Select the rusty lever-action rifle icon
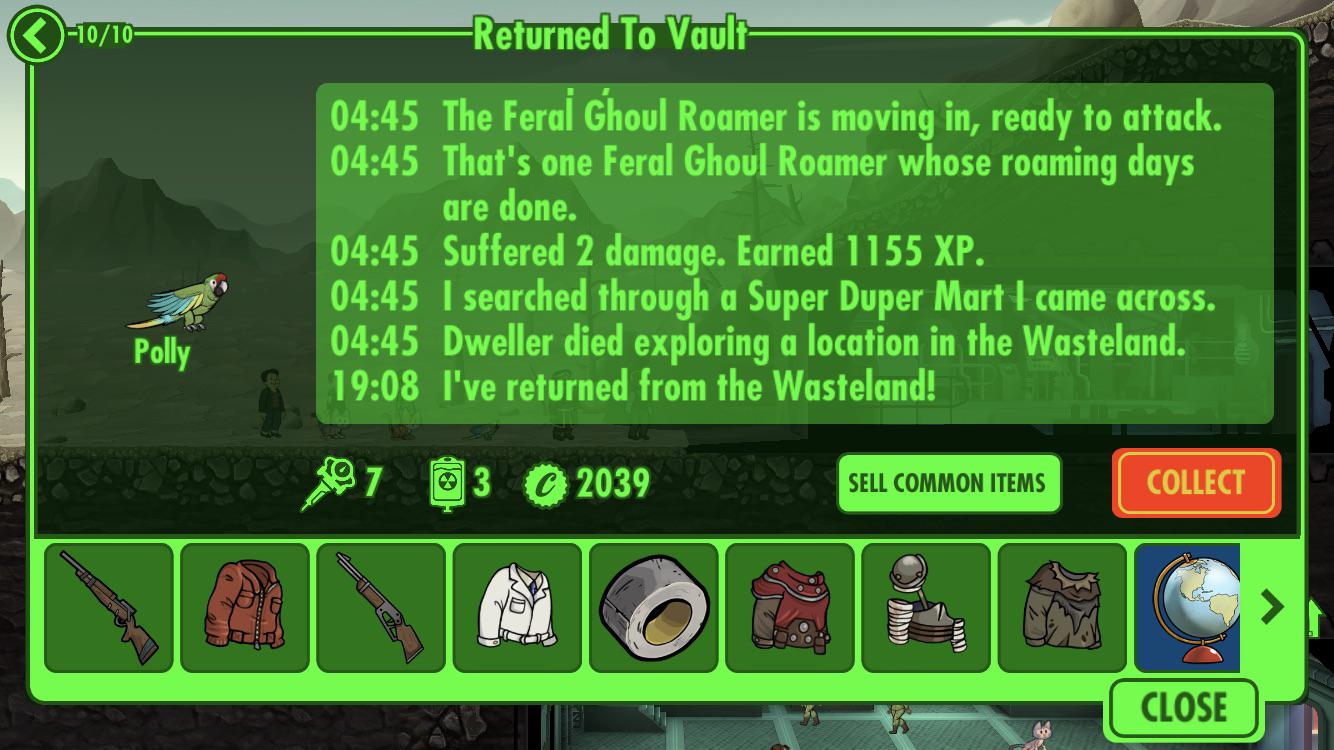The height and width of the screenshot is (750, 1334). point(380,606)
